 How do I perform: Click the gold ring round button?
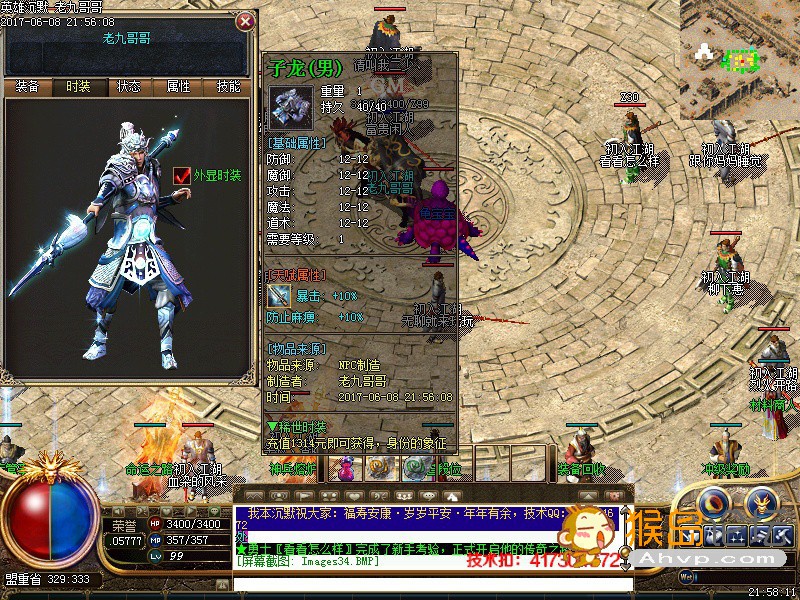pos(714,501)
